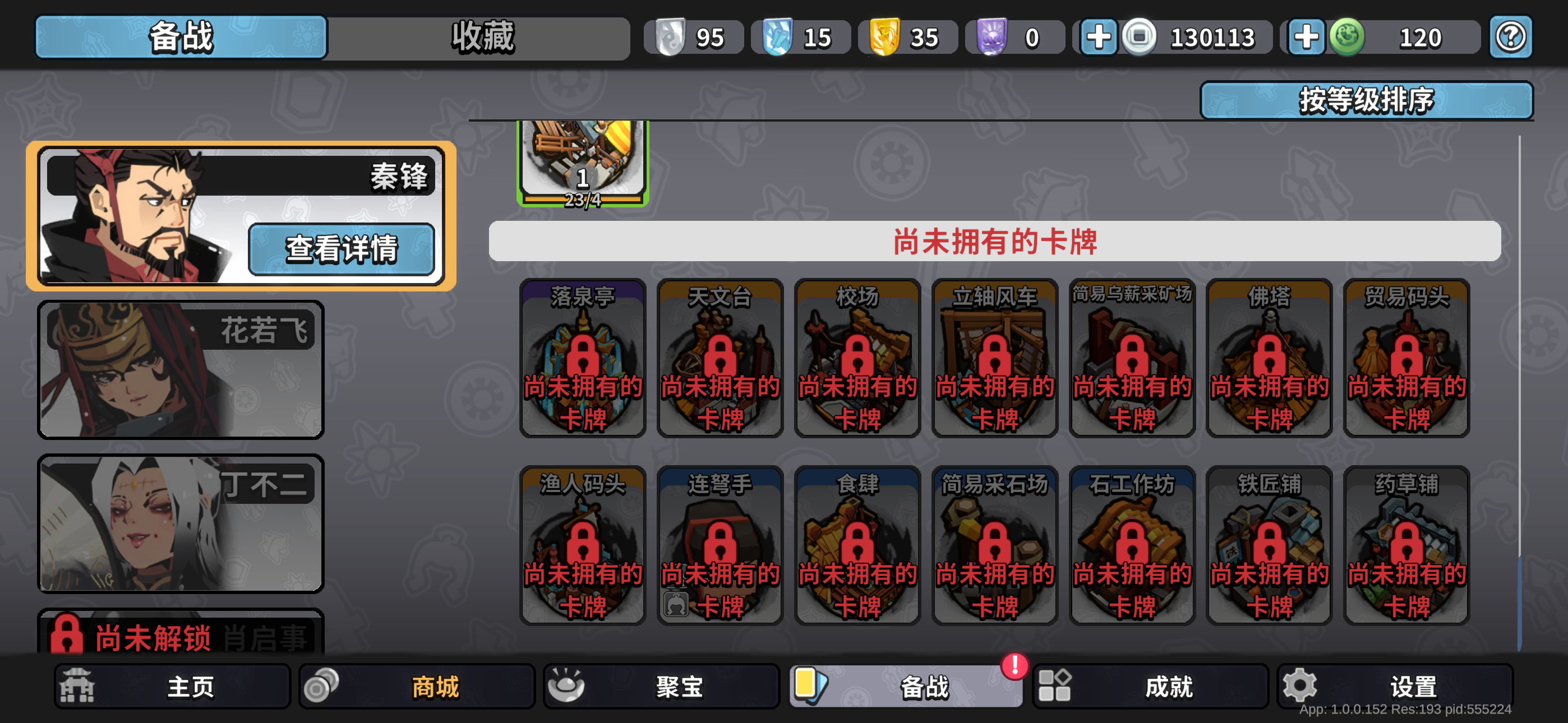Click the plus beside the green currency
The height and width of the screenshot is (723, 1568).
1306,36
